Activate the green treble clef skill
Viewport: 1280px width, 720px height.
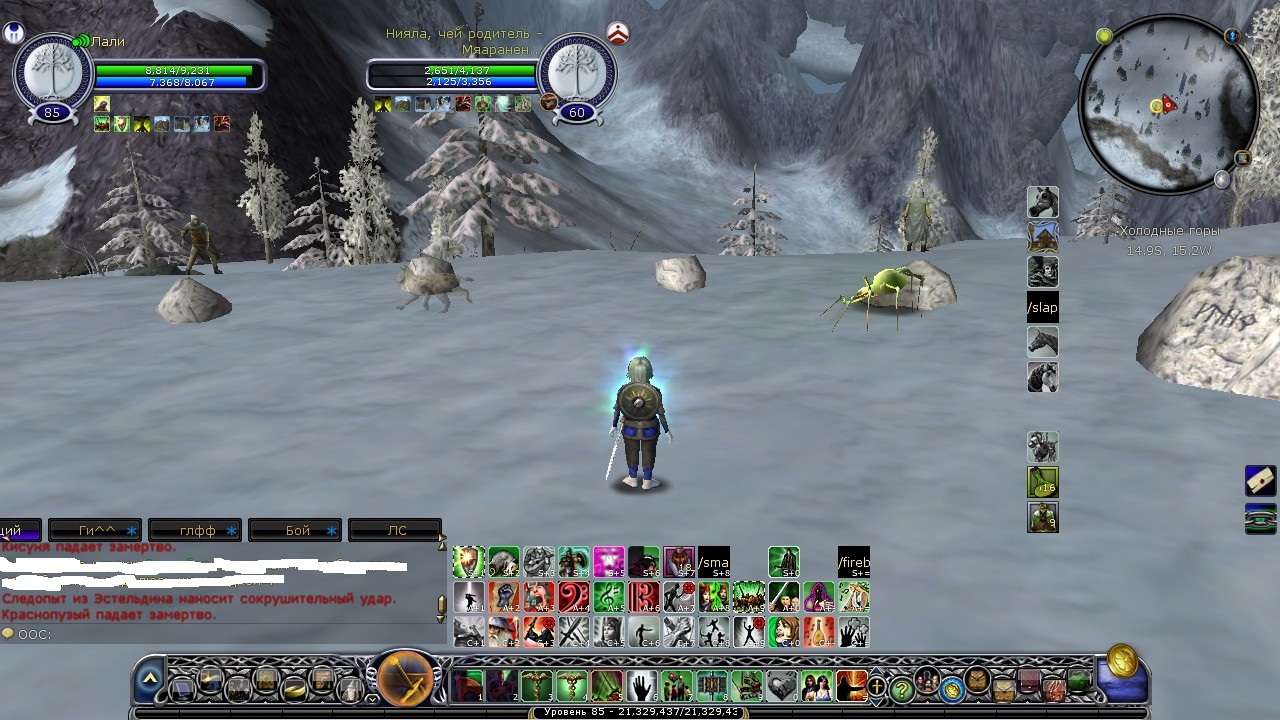pyautogui.click(x=609, y=597)
